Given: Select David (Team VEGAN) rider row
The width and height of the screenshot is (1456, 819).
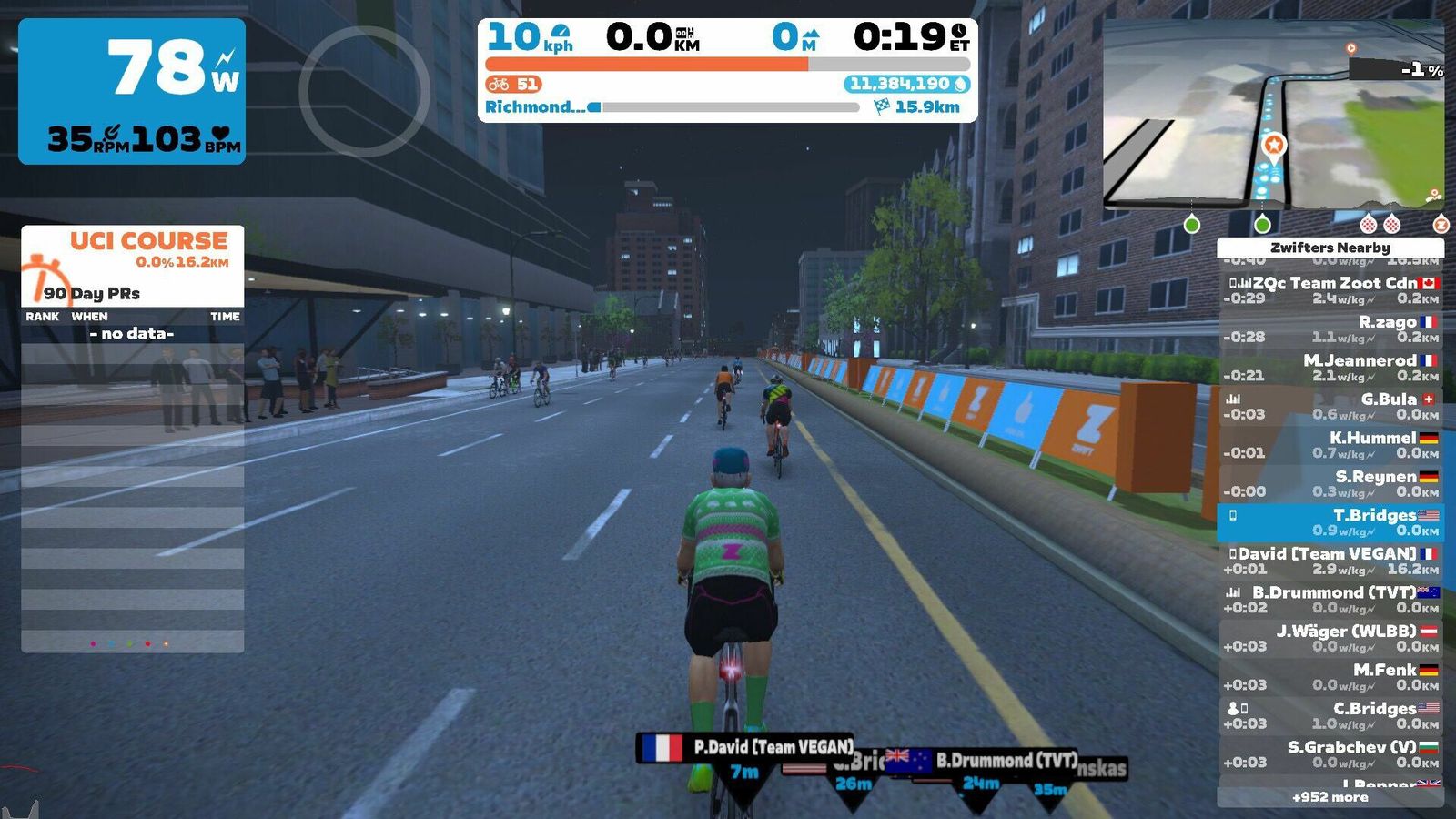Looking at the screenshot, I should [1330, 561].
